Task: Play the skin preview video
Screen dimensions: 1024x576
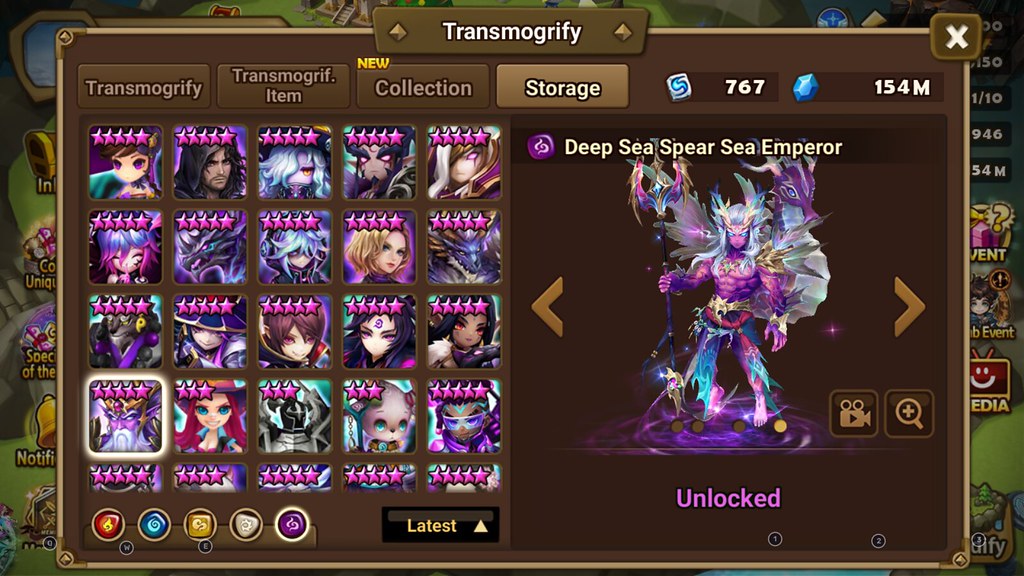Action: (x=853, y=415)
